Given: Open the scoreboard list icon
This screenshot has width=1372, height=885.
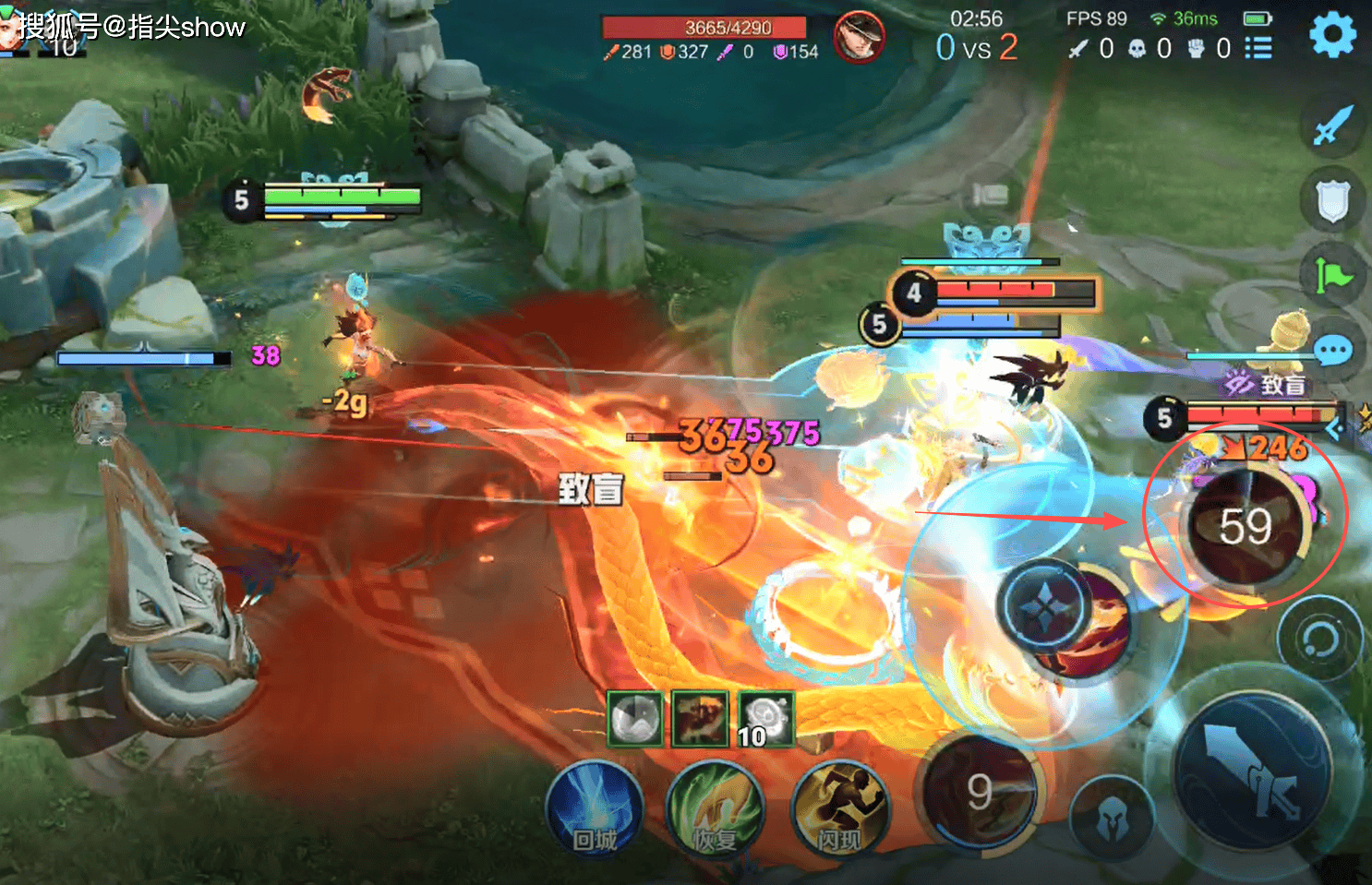Looking at the screenshot, I should coord(1258,48).
